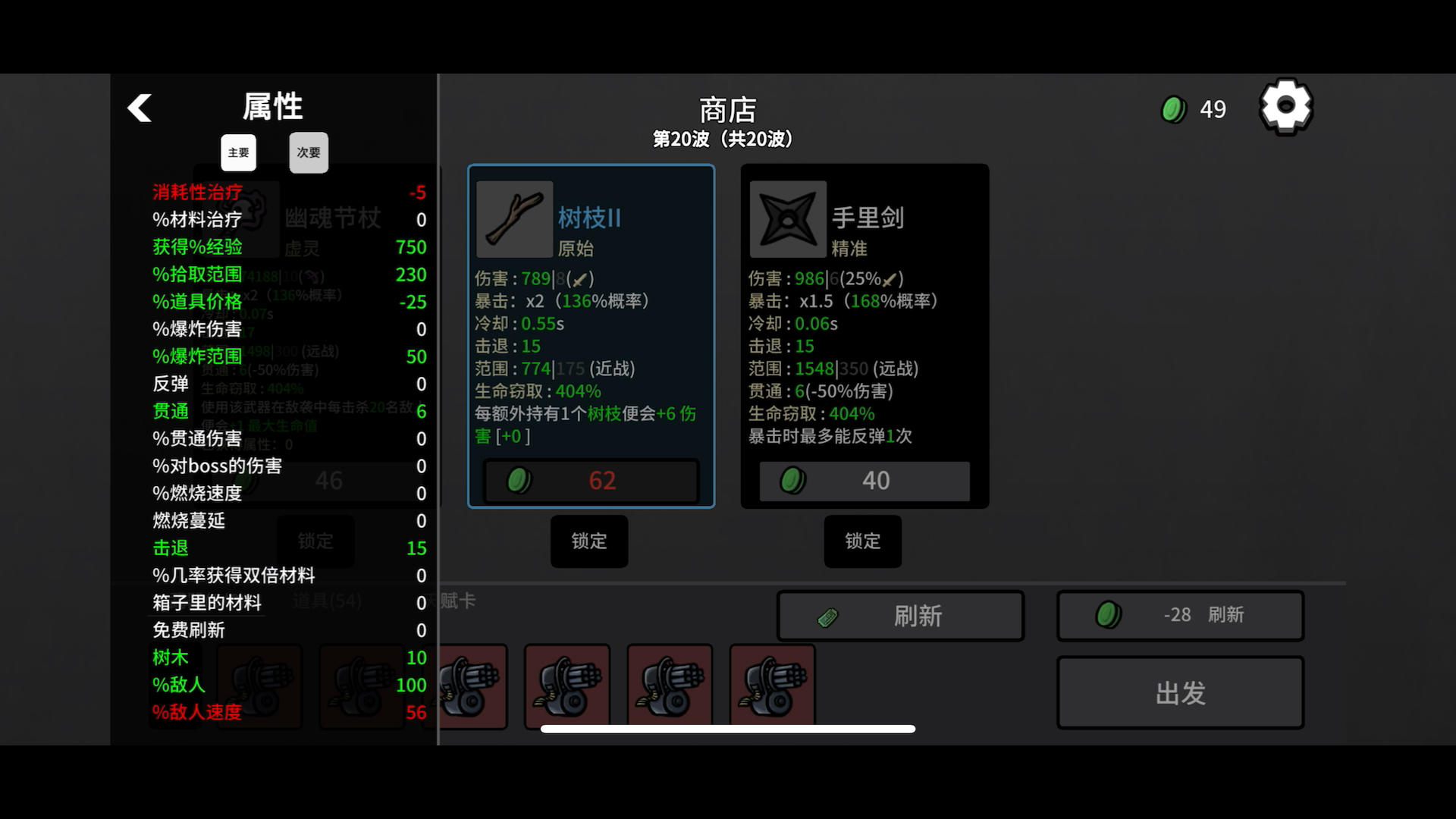Toggle the 锁定 lock under the 手里剑 item

862,541
